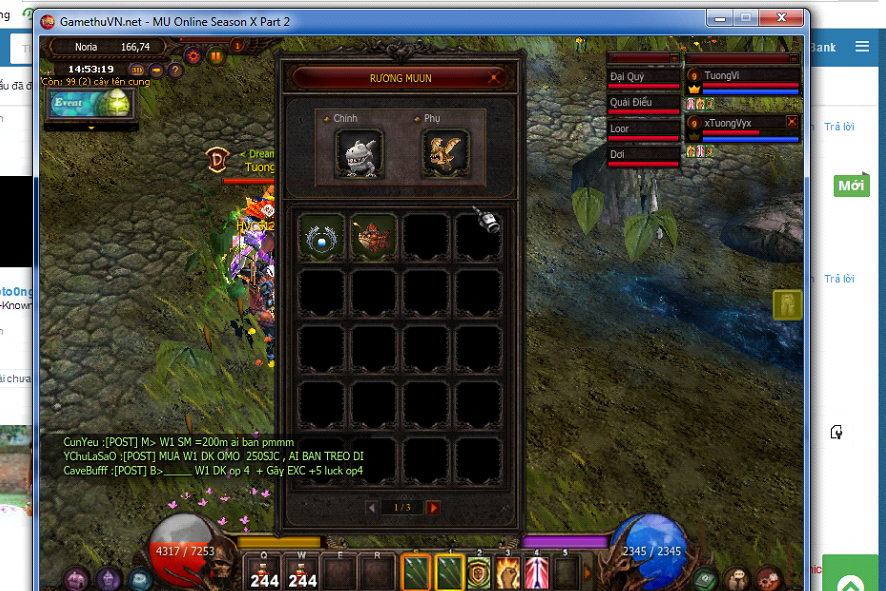Viewport: 886px width, 591px height.
Task: Remove xTuongVyx from party with X
Action: pyautogui.click(x=792, y=122)
